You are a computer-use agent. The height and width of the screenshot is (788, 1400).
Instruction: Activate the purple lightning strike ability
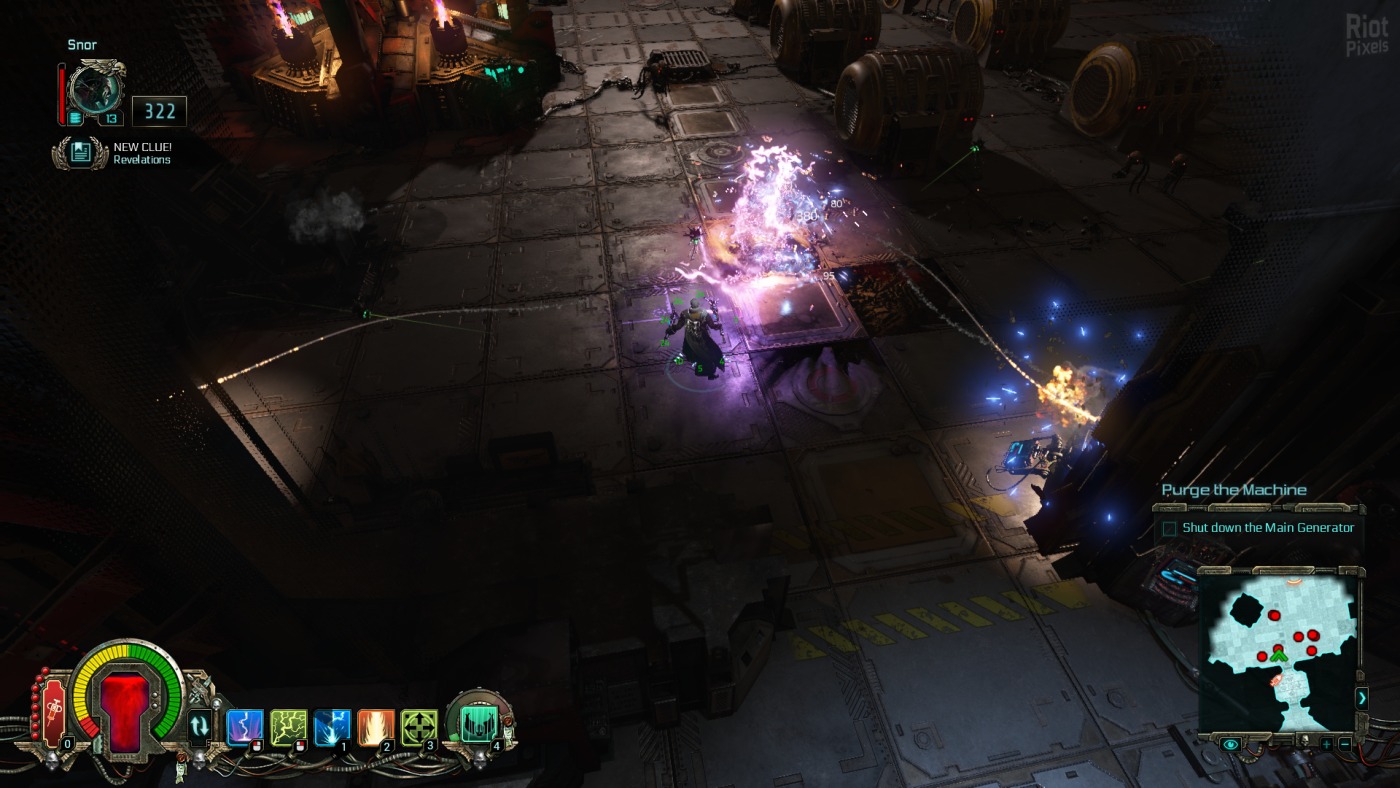click(245, 727)
